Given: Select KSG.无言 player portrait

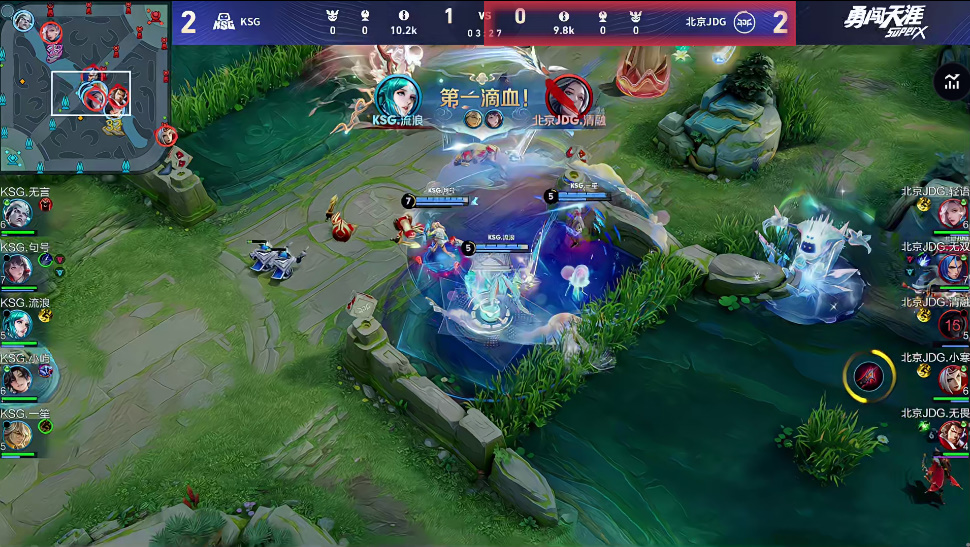Looking at the screenshot, I should [x=17, y=213].
